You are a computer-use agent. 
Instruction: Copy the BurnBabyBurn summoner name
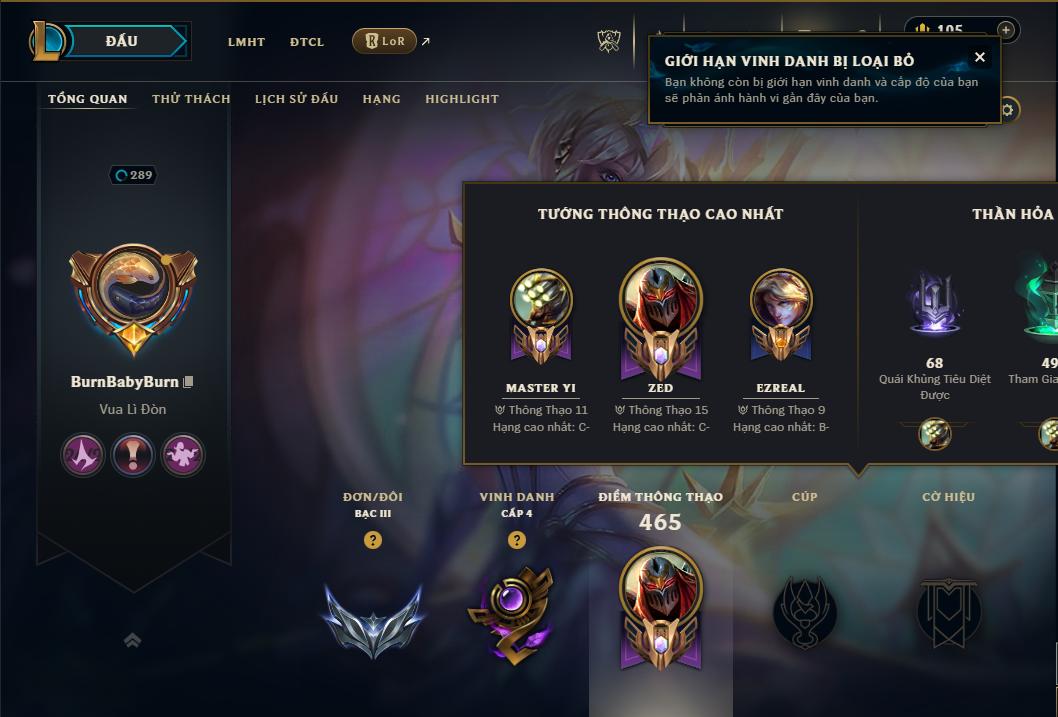click(188, 382)
